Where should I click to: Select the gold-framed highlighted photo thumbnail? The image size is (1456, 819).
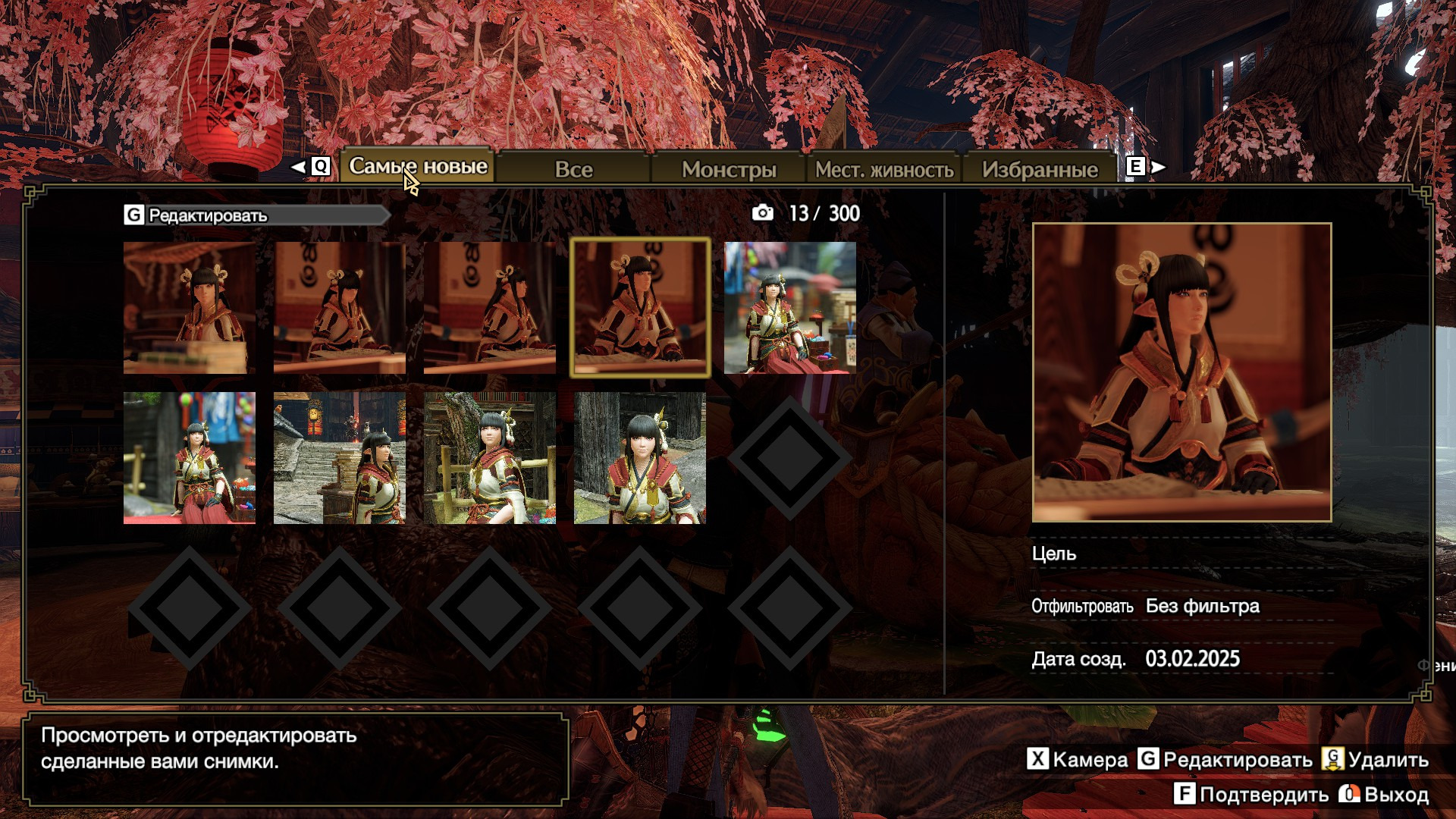point(640,307)
